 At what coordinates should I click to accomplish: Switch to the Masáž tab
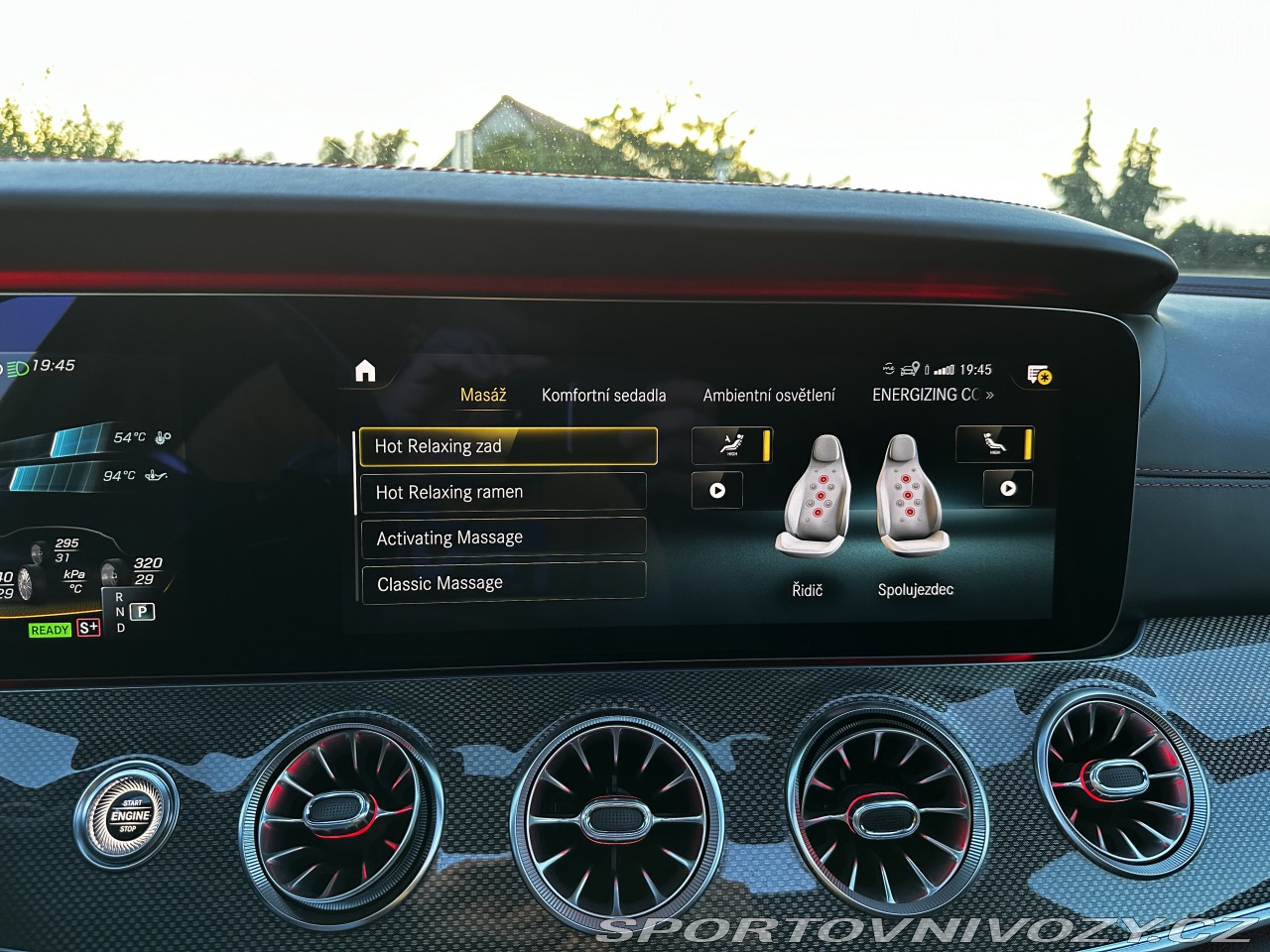483,395
